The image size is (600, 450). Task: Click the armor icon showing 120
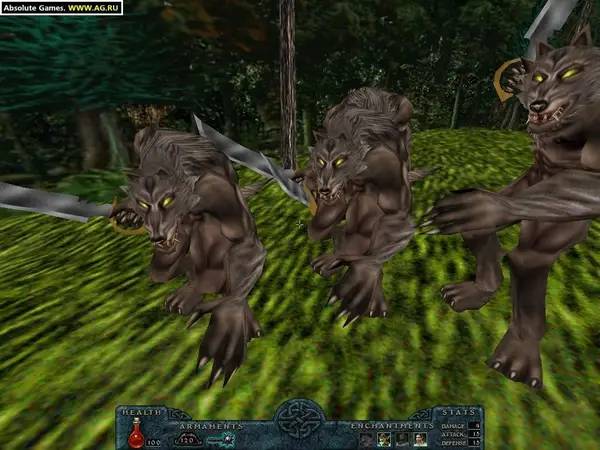(x=187, y=439)
